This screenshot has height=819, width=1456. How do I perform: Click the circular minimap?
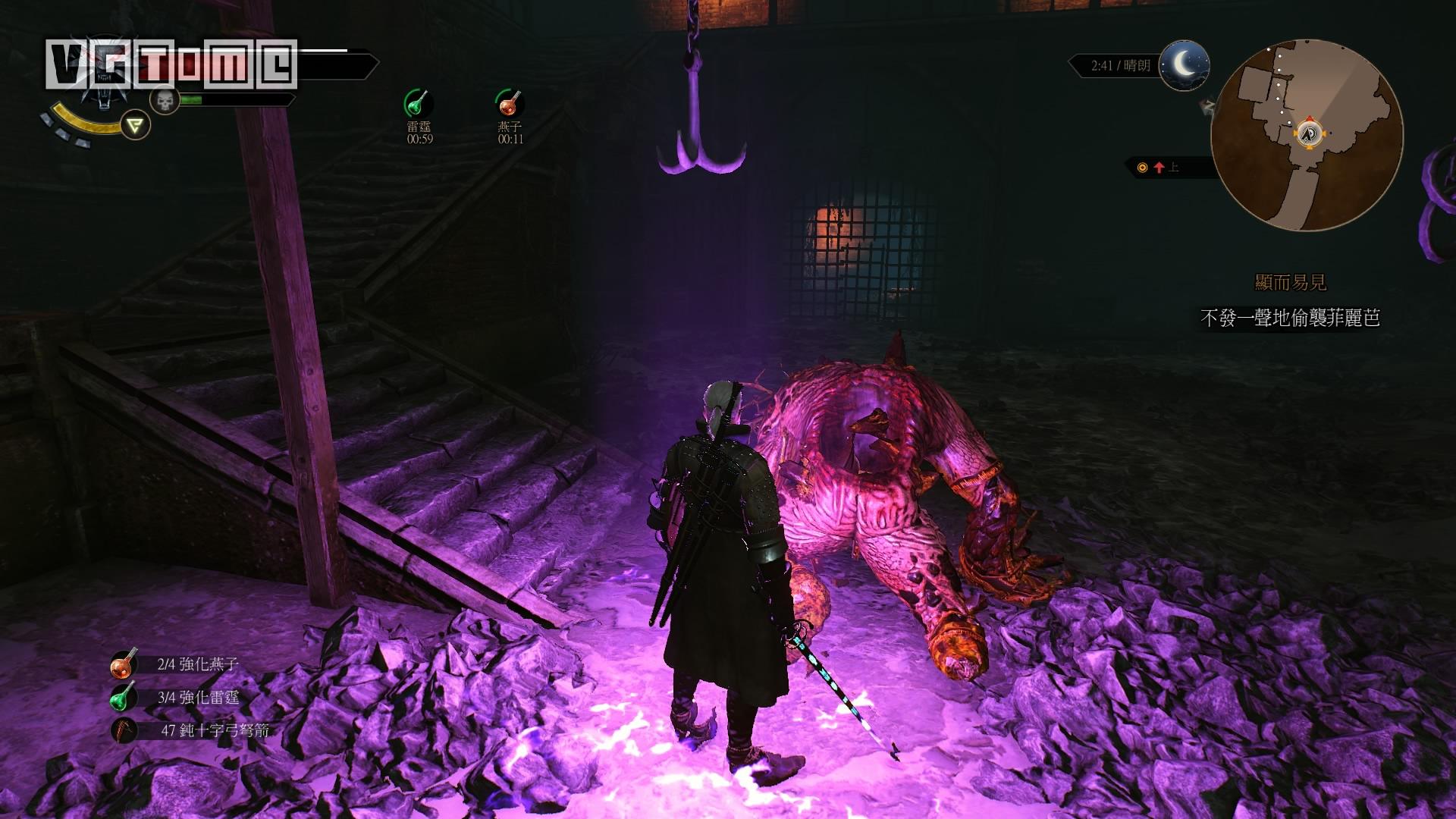click(1307, 135)
